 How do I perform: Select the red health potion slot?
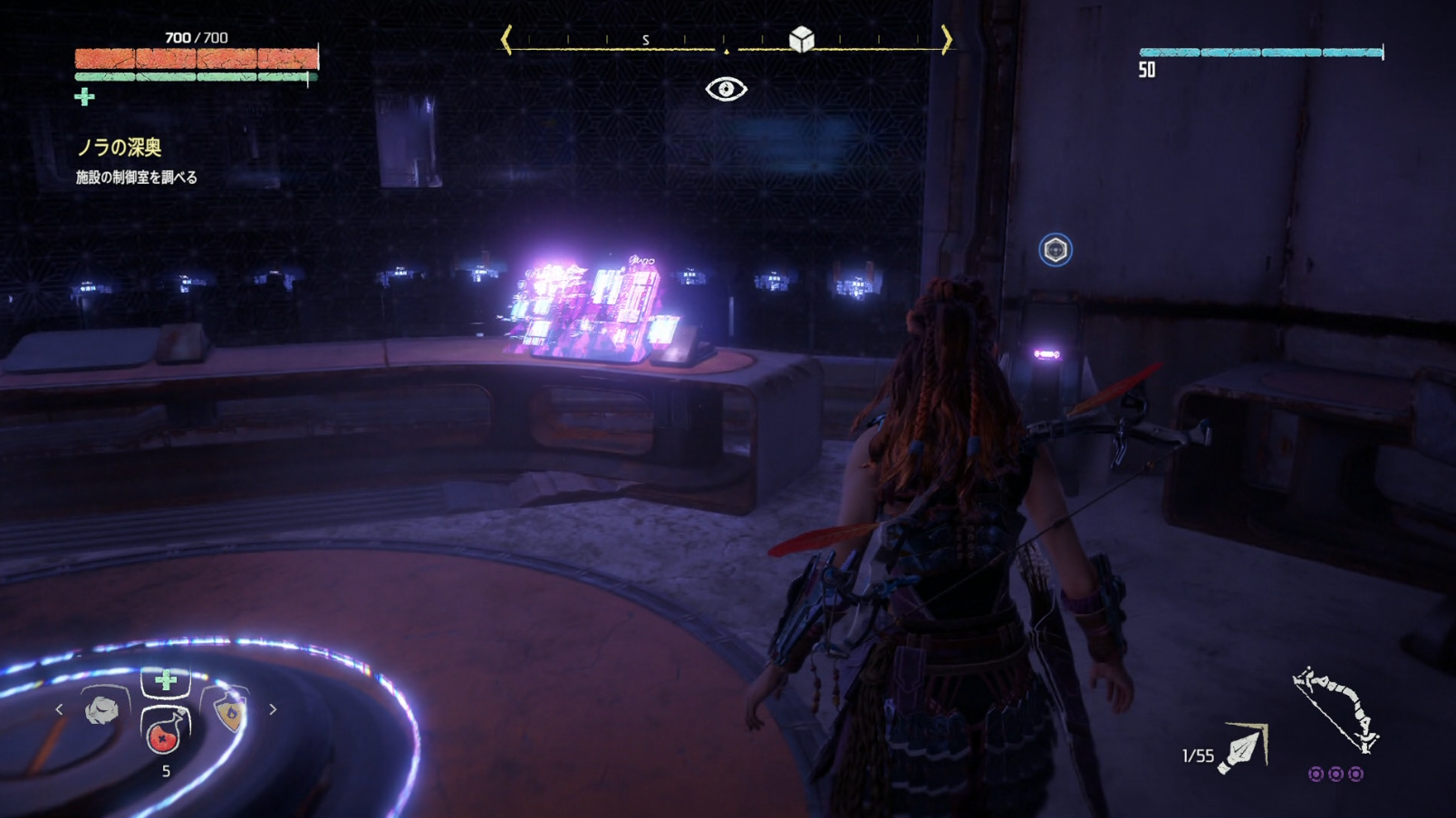coord(164,733)
